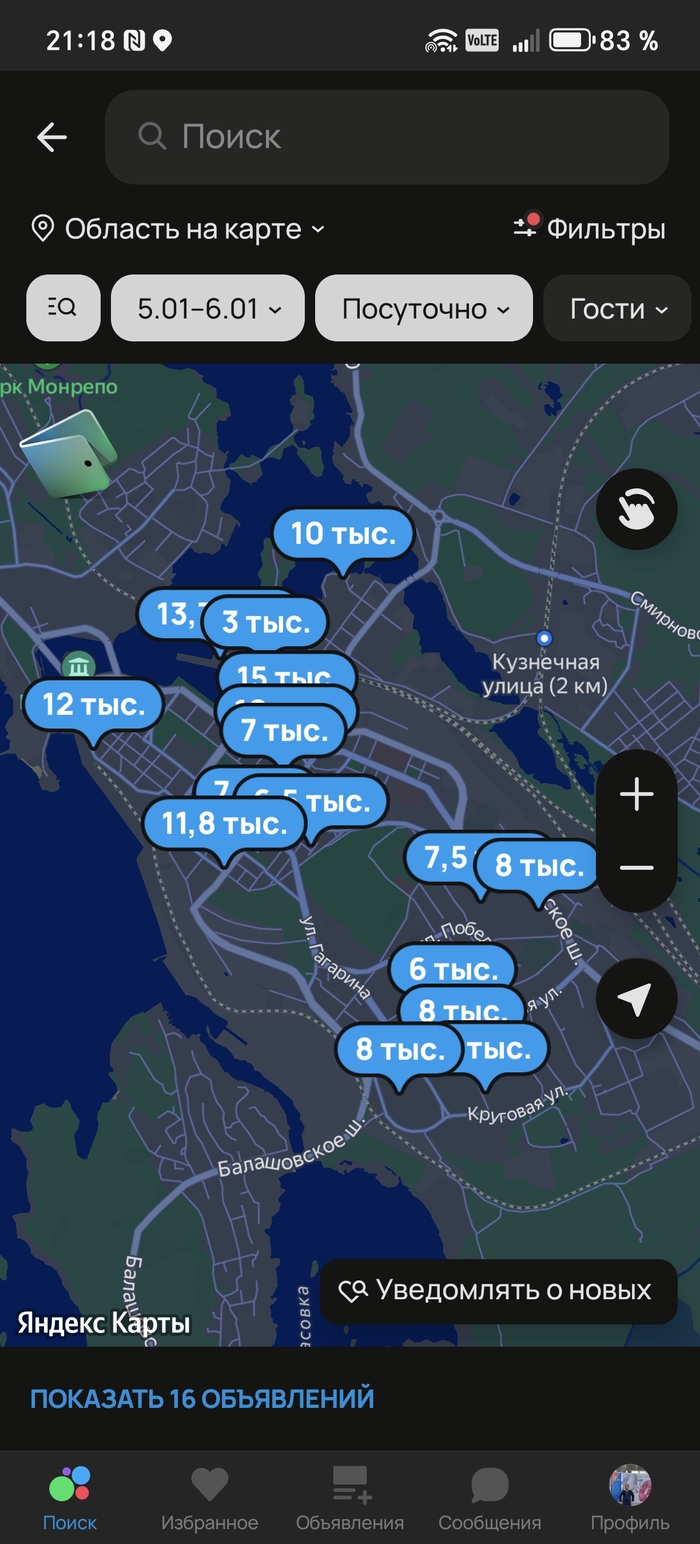Image resolution: width=700 pixels, height=1544 pixels.
Task: Center the map on my location
Action: (x=636, y=998)
